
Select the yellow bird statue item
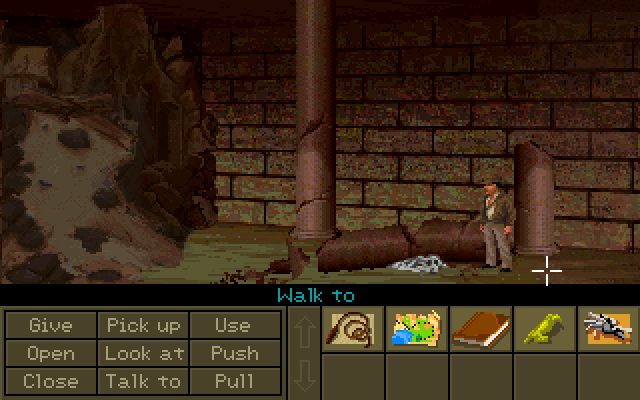543,328
